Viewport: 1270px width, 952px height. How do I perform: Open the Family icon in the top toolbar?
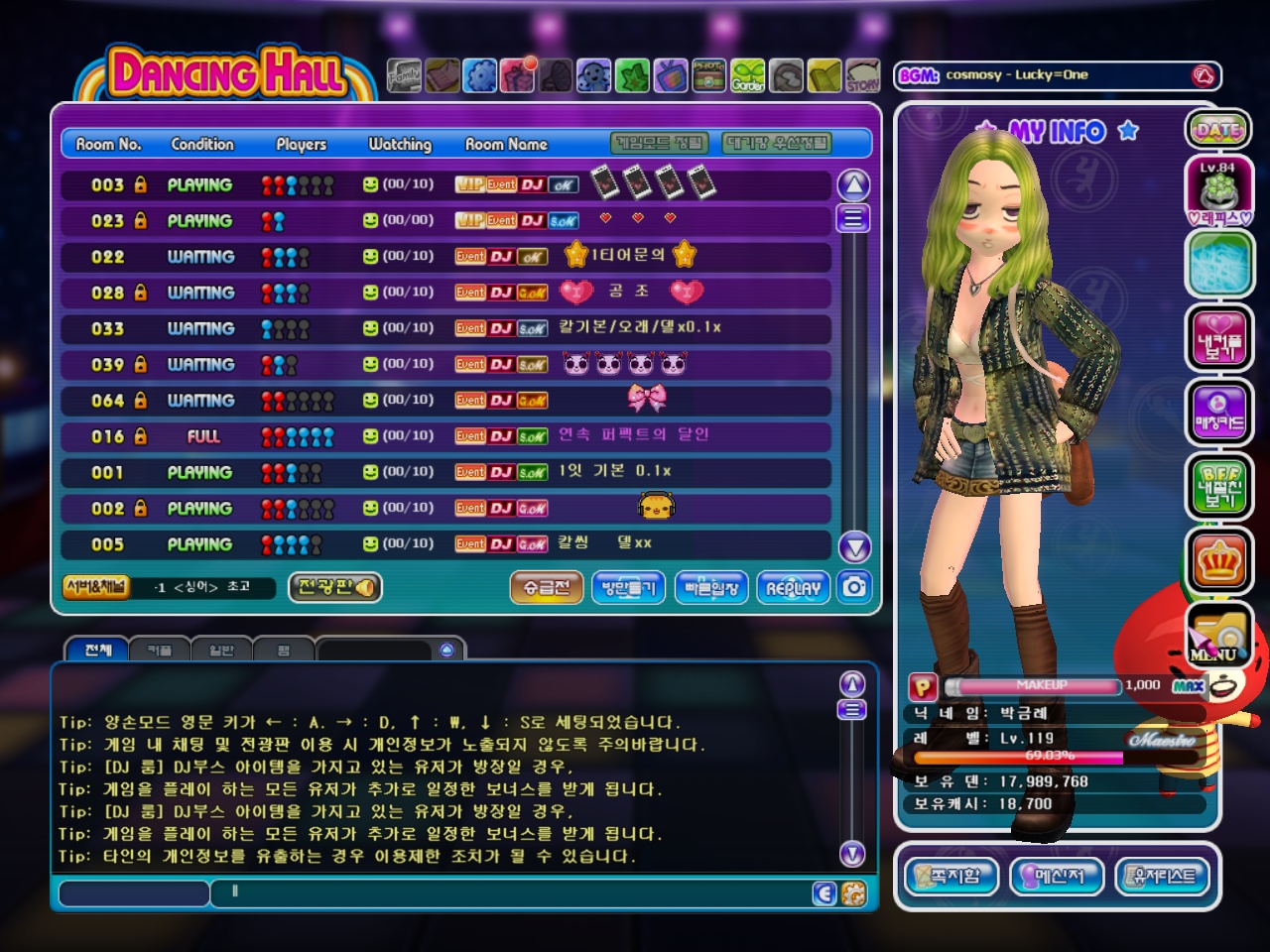(404, 75)
